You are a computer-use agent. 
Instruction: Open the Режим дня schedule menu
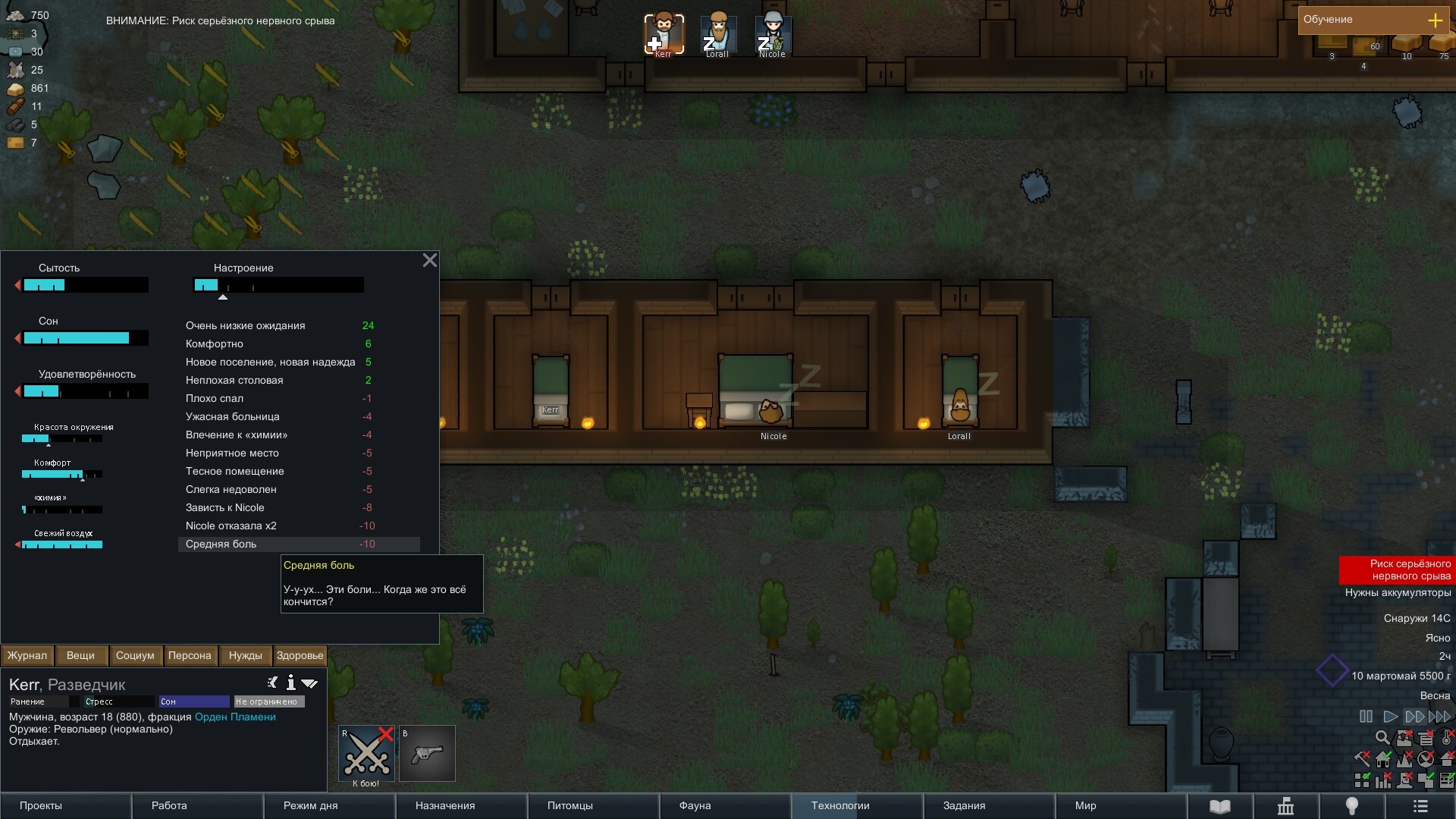pyautogui.click(x=329, y=805)
